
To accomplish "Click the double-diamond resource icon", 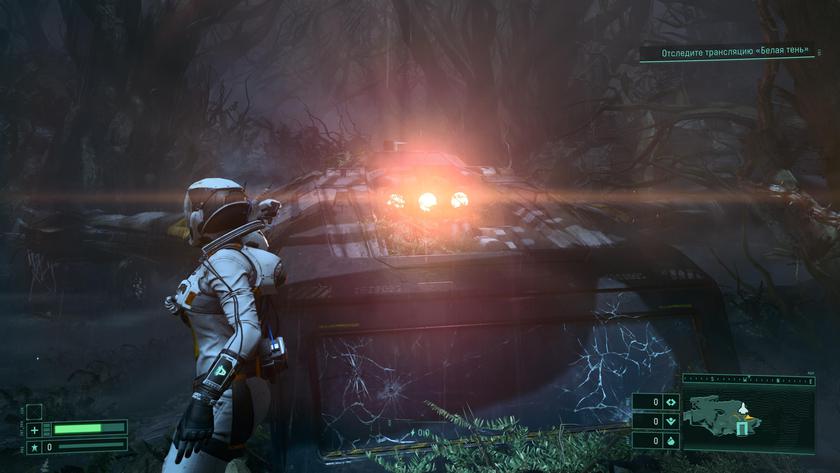I will [670, 402].
